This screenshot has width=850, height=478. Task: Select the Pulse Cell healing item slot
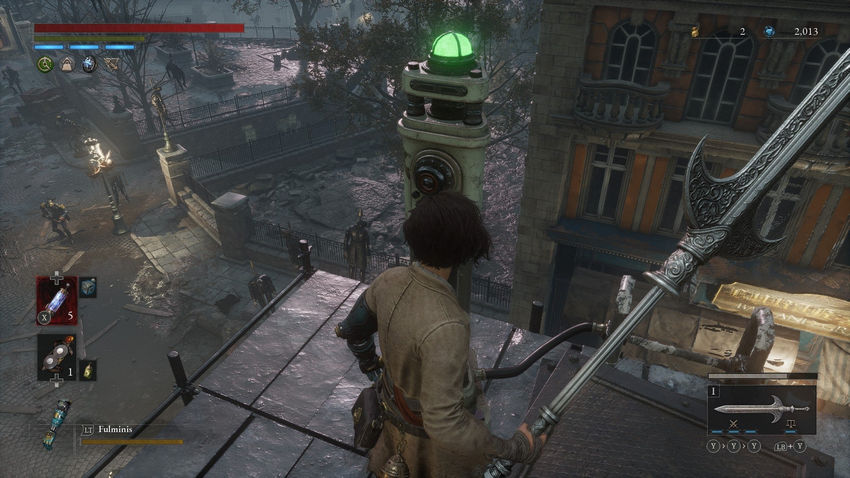[x=56, y=297]
